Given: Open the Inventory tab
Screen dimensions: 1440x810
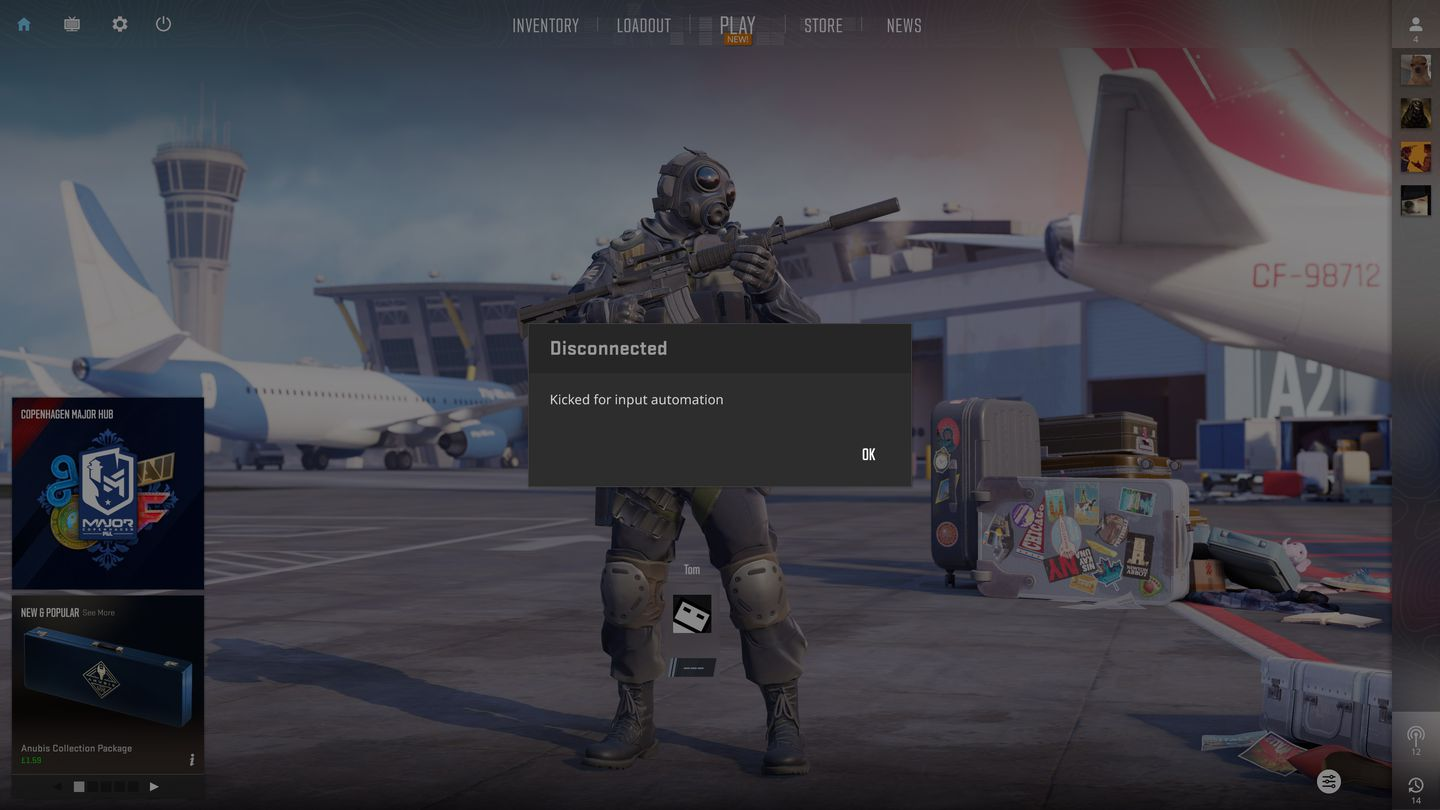Looking at the screenshot, I should coord(545,26).
